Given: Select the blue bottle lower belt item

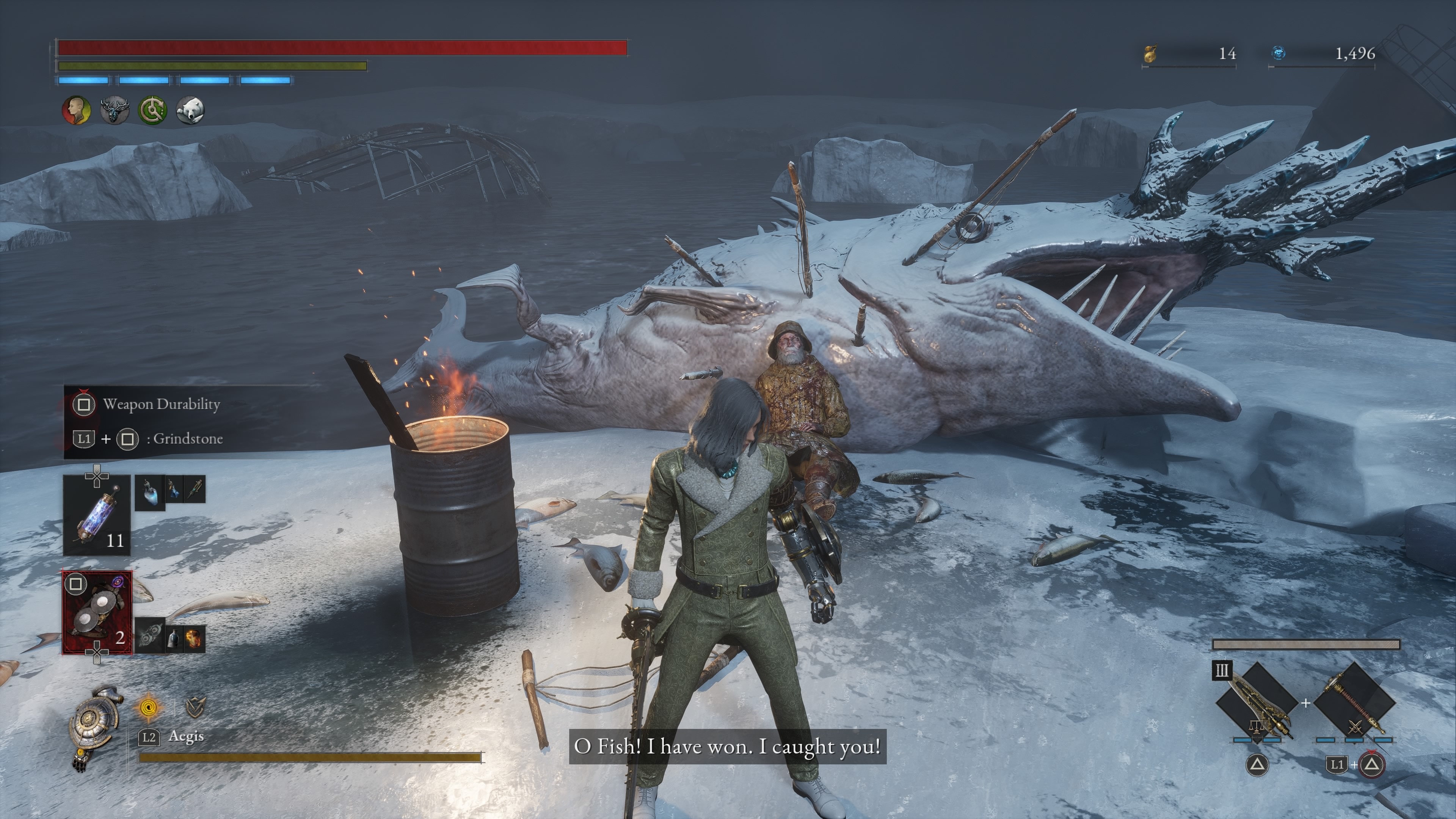Looking at the screenshot, I should tap(174, 639).
